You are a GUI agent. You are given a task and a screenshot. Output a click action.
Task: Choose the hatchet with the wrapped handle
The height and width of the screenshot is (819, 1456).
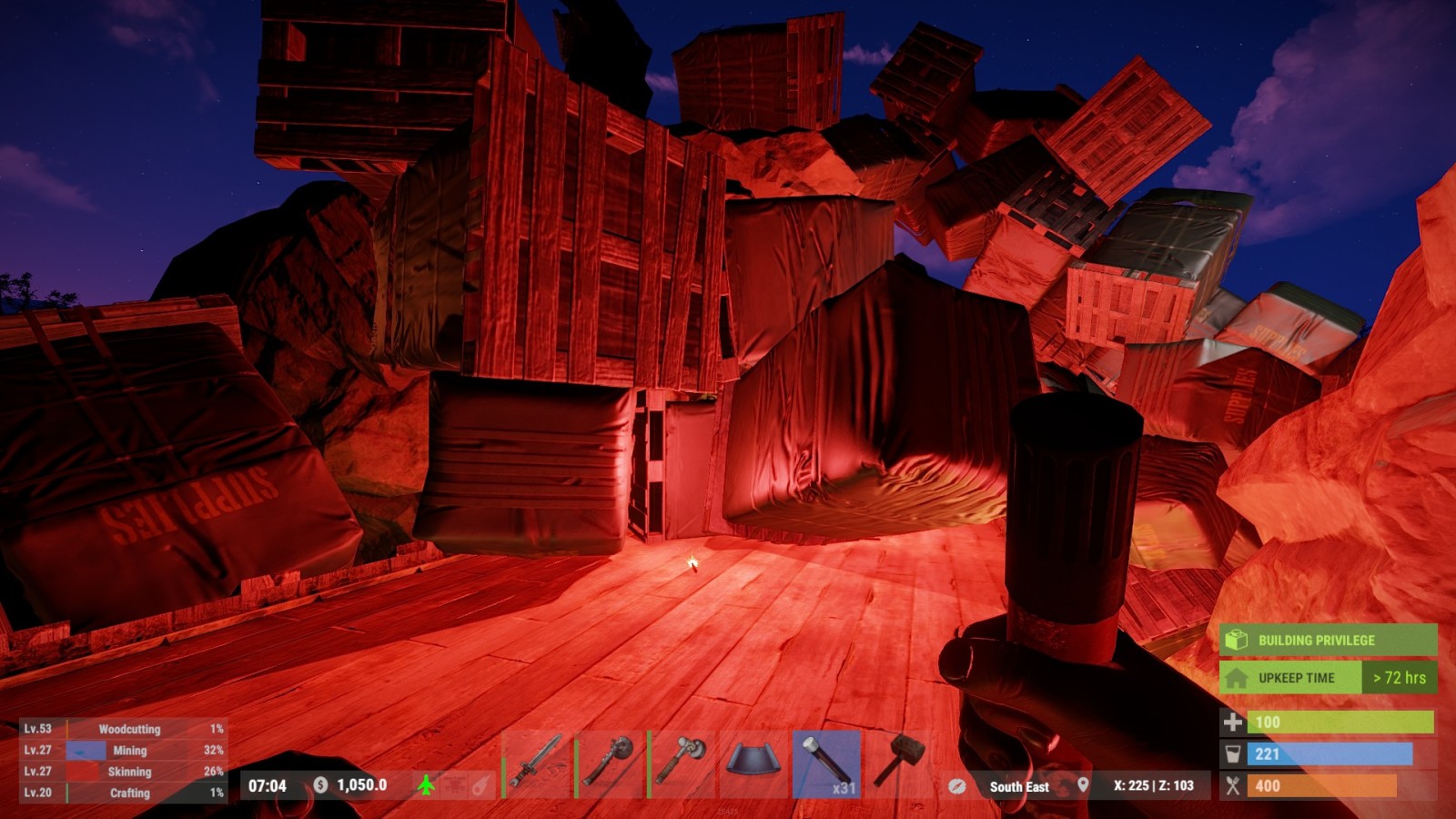(x=682, y=763)
